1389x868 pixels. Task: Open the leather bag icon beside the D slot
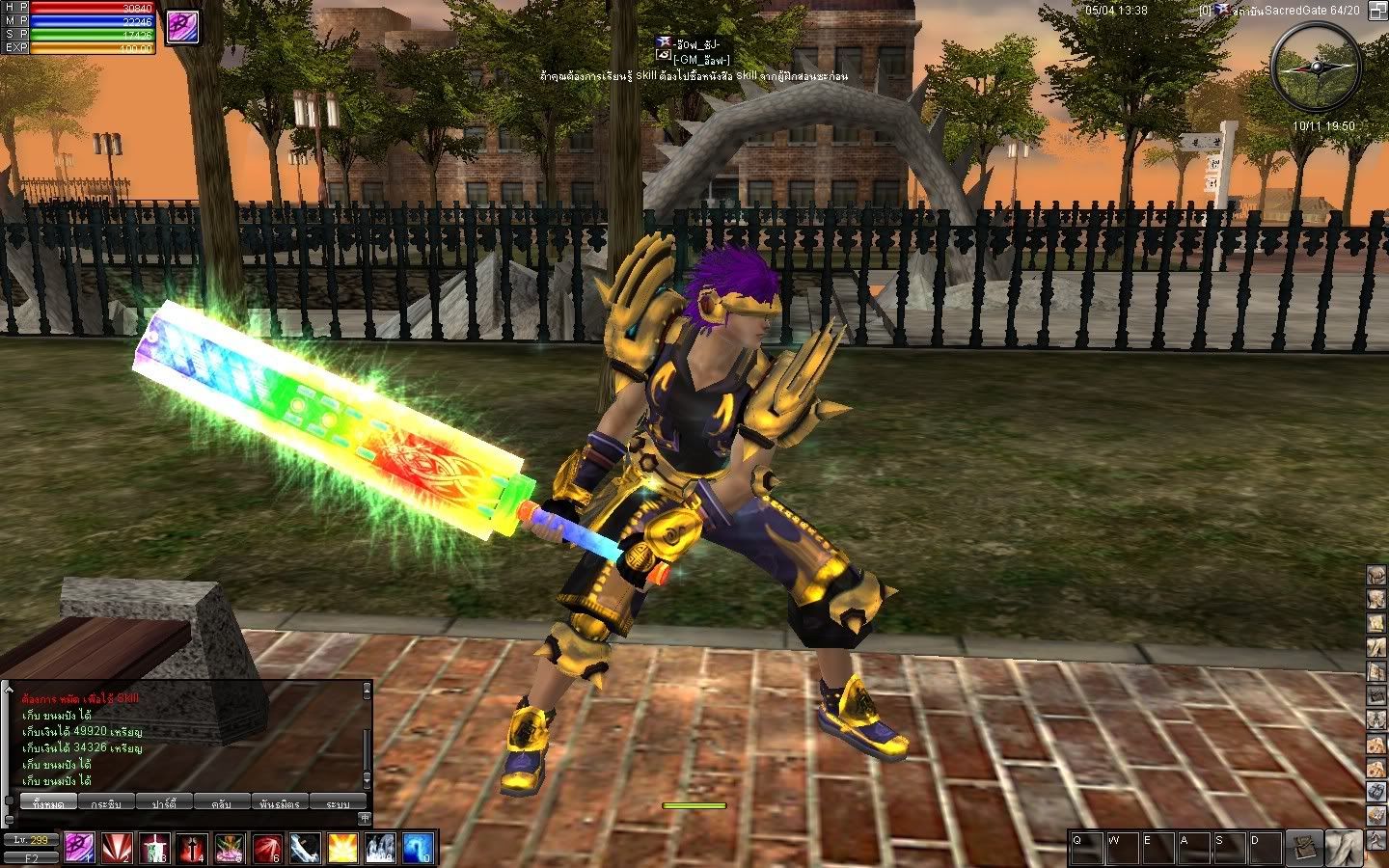click(x=1304, y=847)
